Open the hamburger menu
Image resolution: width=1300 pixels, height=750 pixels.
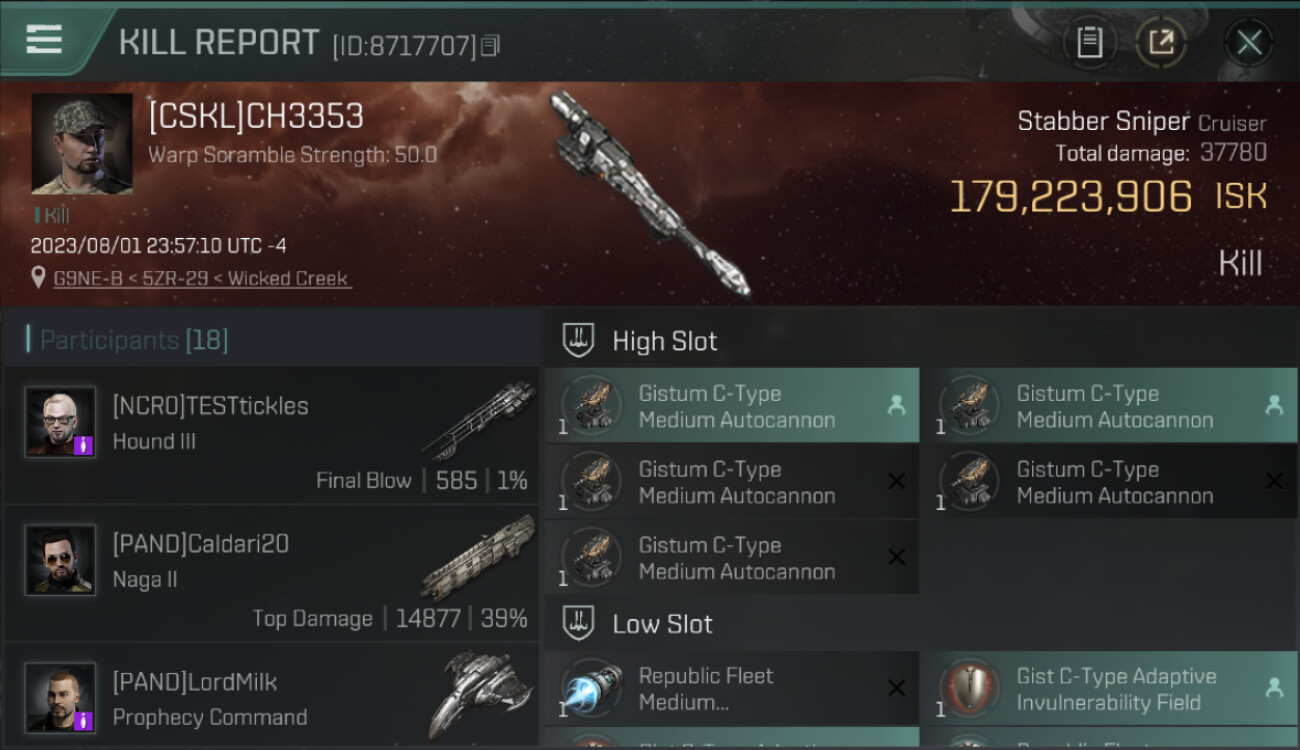(44, 40)
